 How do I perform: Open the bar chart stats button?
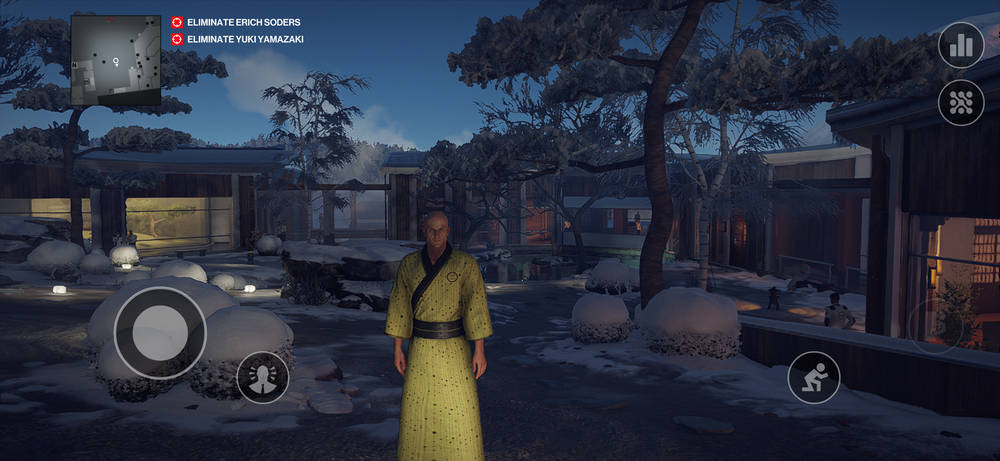[961, 45]
